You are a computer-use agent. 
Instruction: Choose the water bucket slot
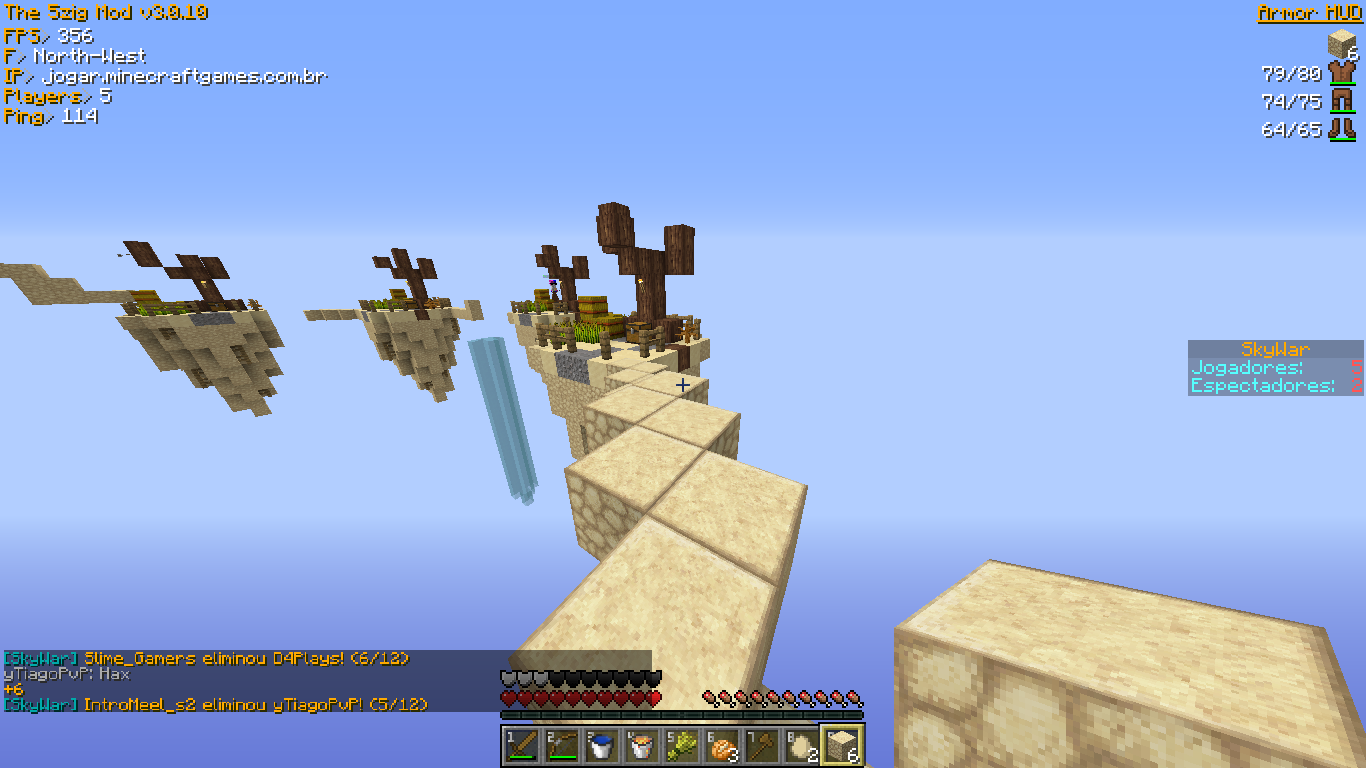[602, 745]
